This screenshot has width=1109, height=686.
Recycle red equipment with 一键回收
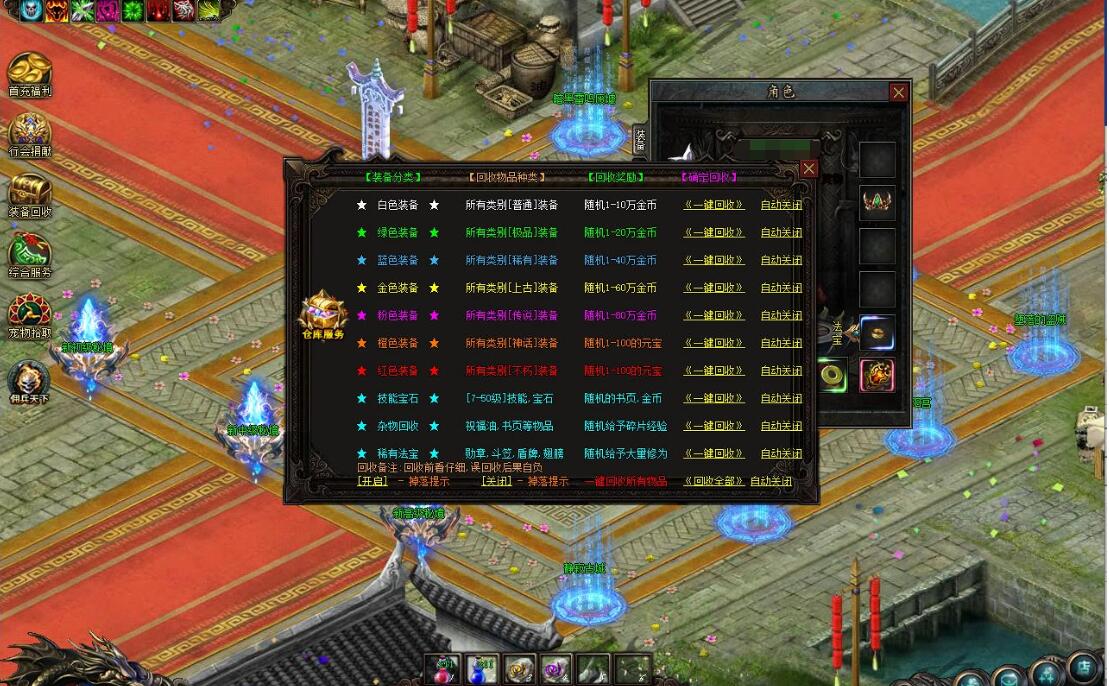pos(714,371)
